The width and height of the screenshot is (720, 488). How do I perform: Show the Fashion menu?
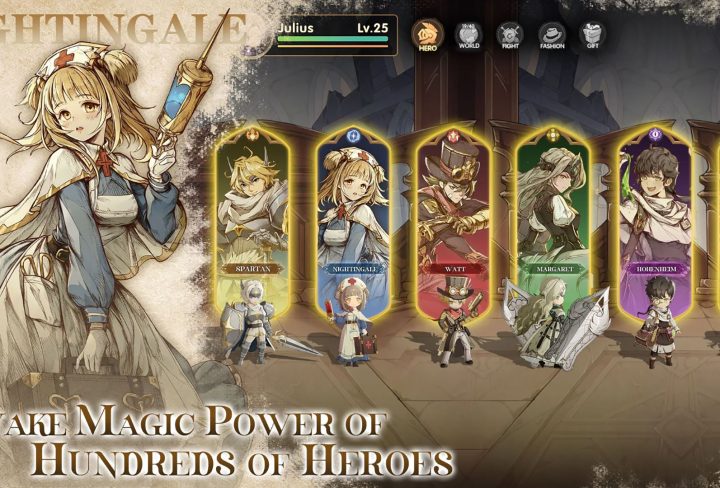(552, 36)
